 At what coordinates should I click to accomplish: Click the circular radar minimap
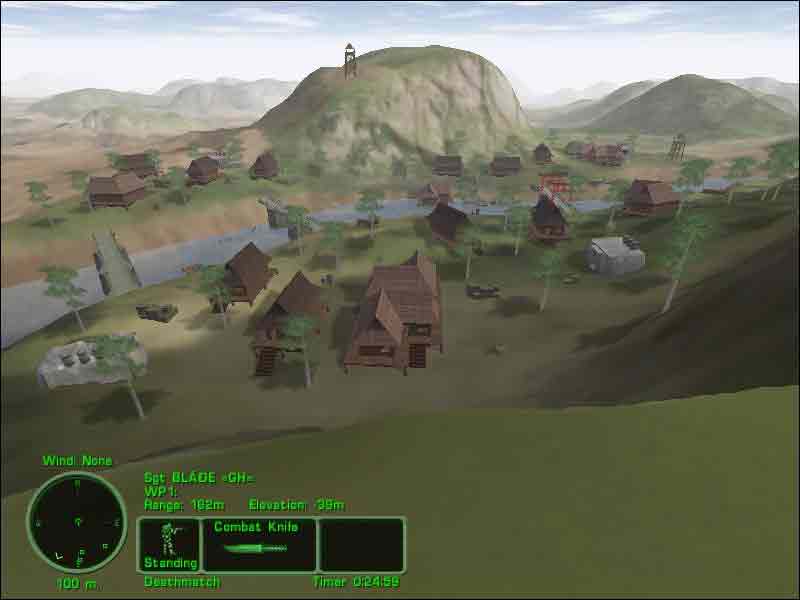(x=77, y=522)
